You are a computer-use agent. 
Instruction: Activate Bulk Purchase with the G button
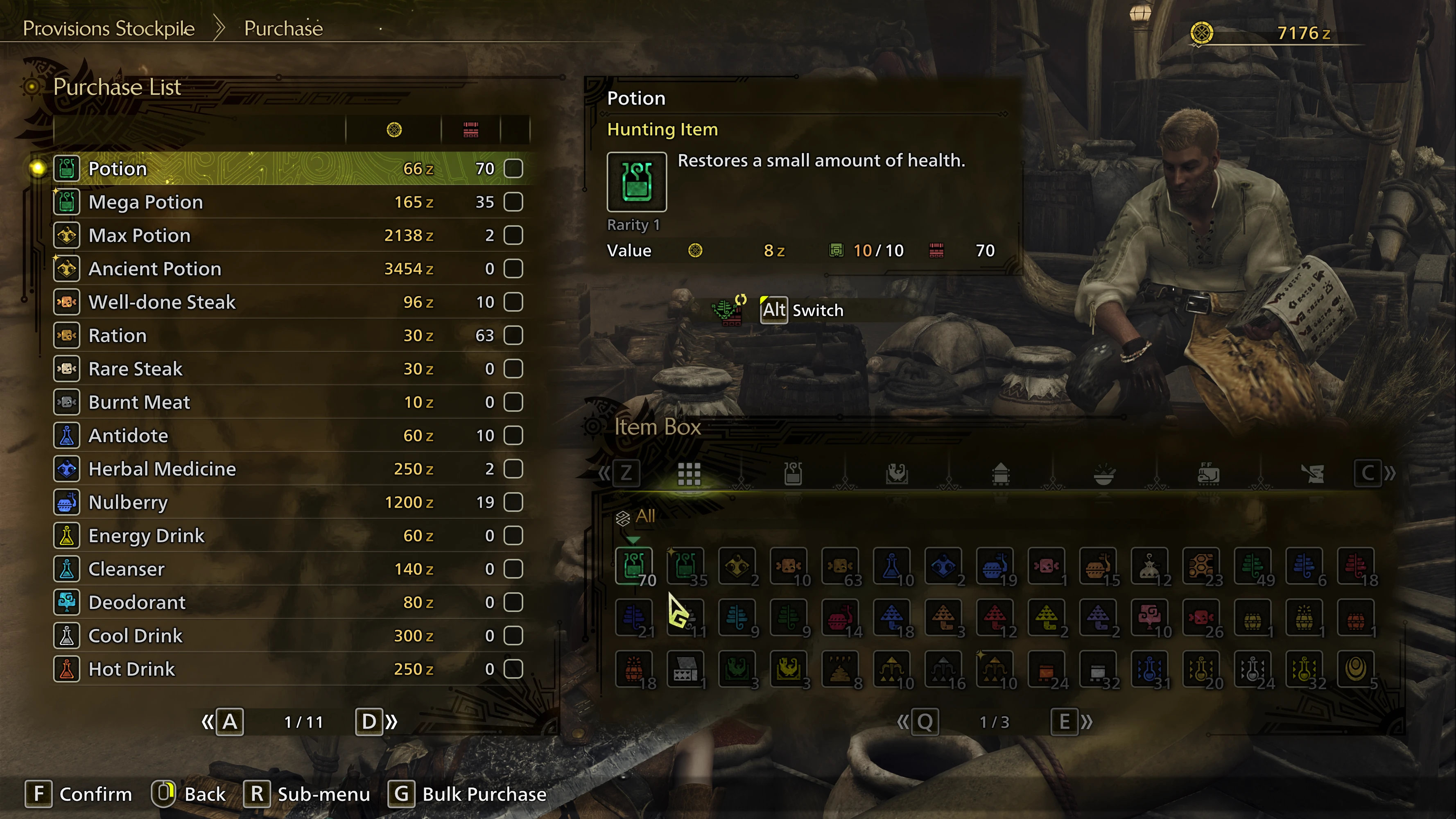point(401,794)
